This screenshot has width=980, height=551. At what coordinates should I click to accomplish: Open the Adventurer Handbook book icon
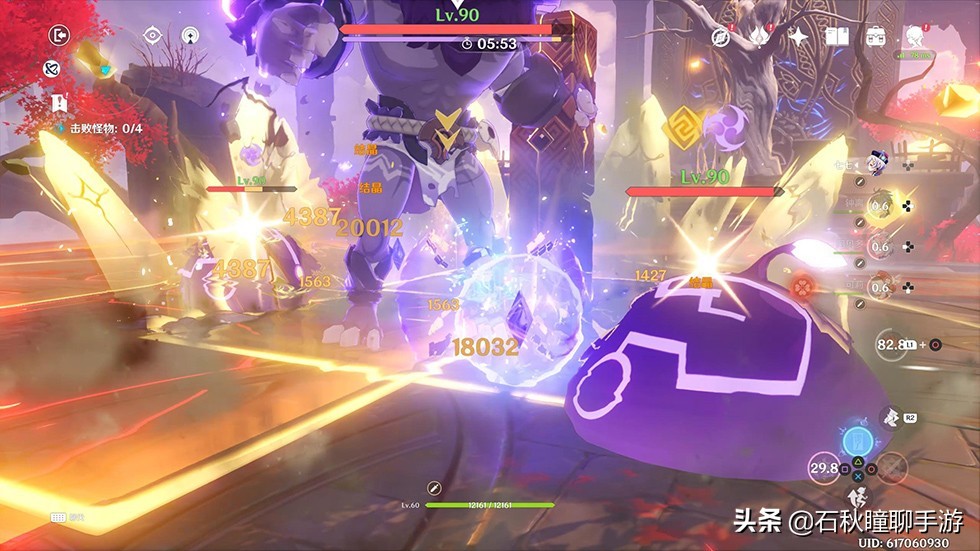[x=837, y=36]
